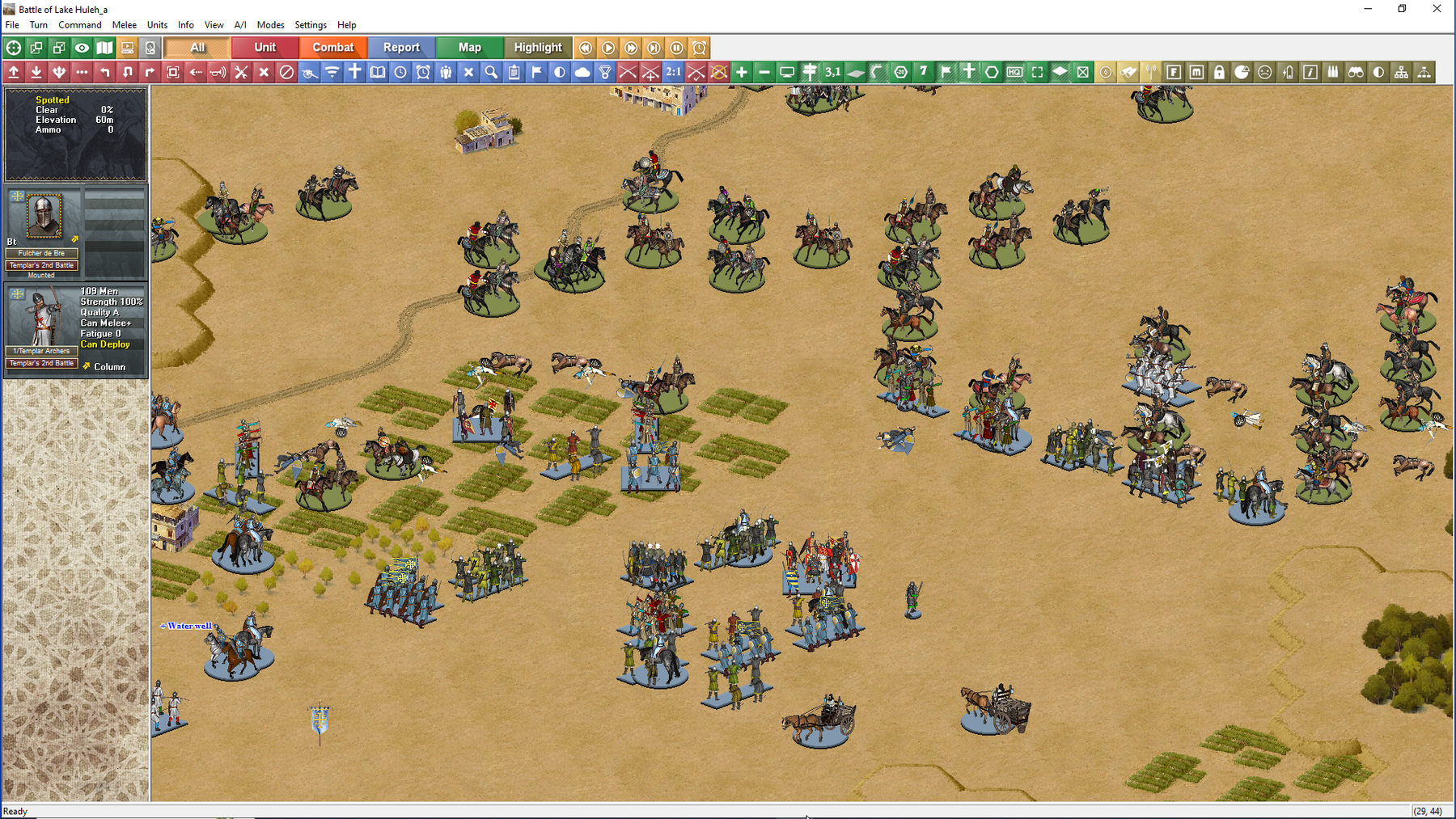Click the binoculars toolbar icon
Screen dimensions: 1456x819
tap(1356, 73)
